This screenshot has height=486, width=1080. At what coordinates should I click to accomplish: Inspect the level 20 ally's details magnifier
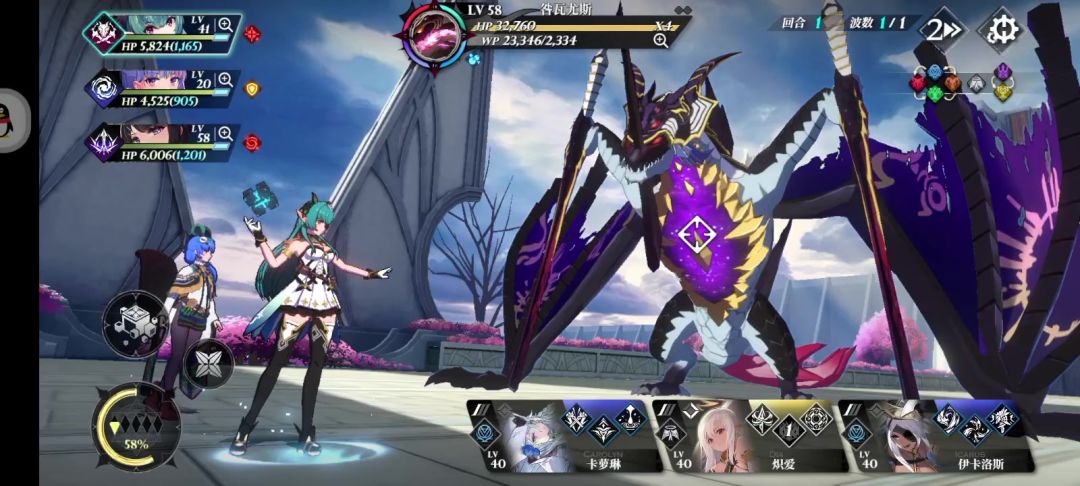click(225, 79)
